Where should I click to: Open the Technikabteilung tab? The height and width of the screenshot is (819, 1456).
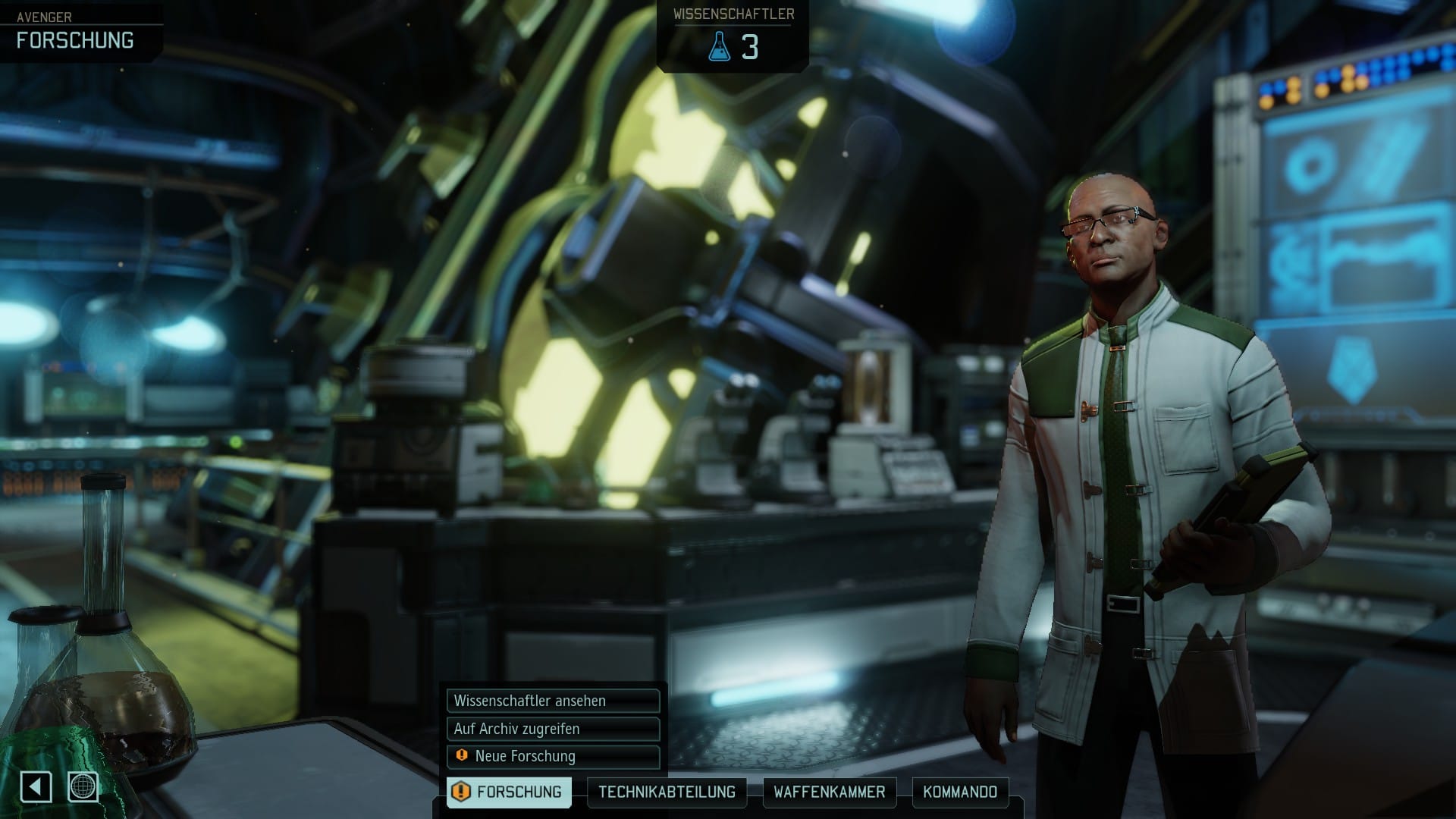coord(667,792)
